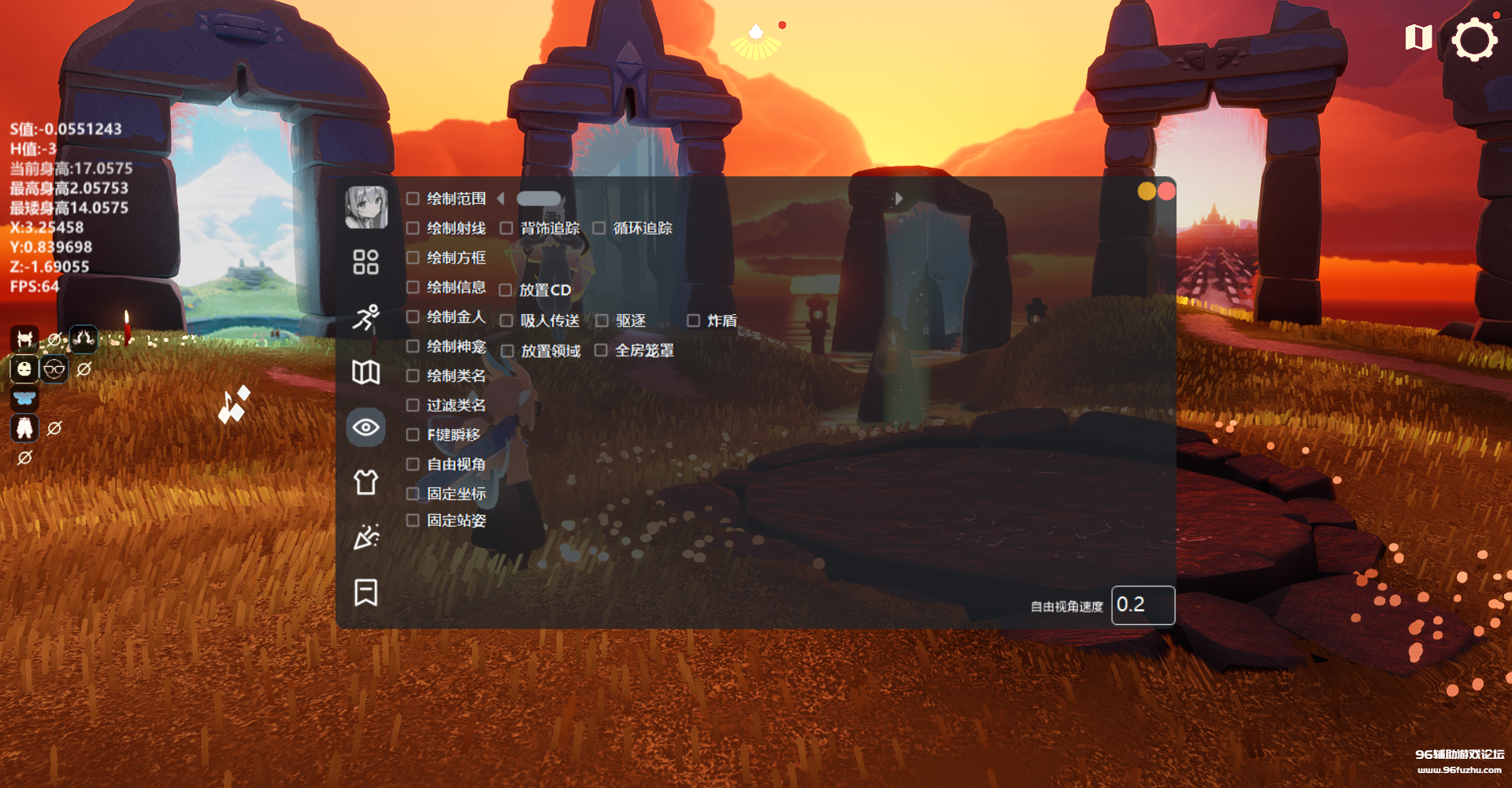This screenshot has height=788, width=1512.
Task: Open the grid menu icon in the sidebar
Action: (365, 263)
